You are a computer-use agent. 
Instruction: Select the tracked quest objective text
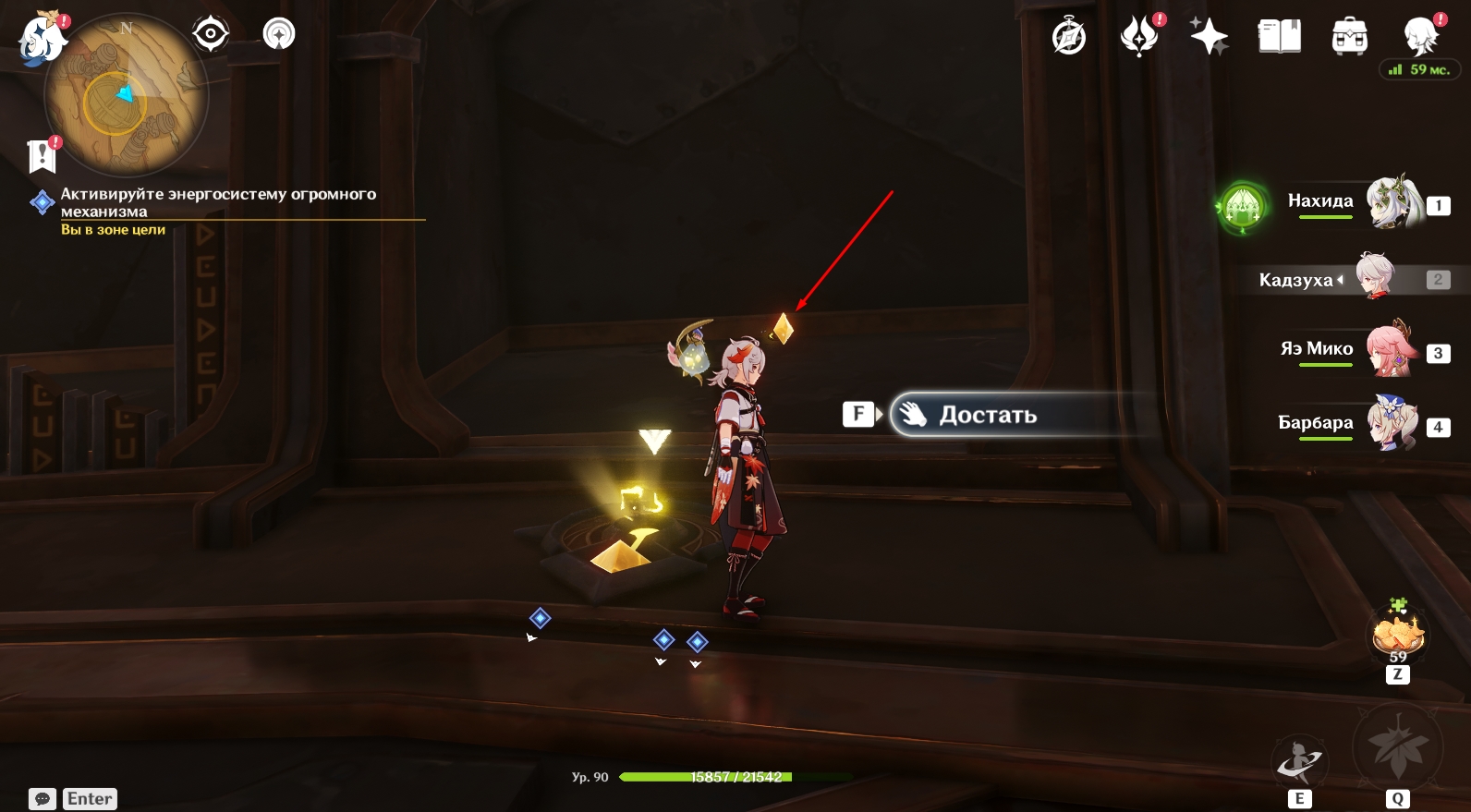pos(218,202)
